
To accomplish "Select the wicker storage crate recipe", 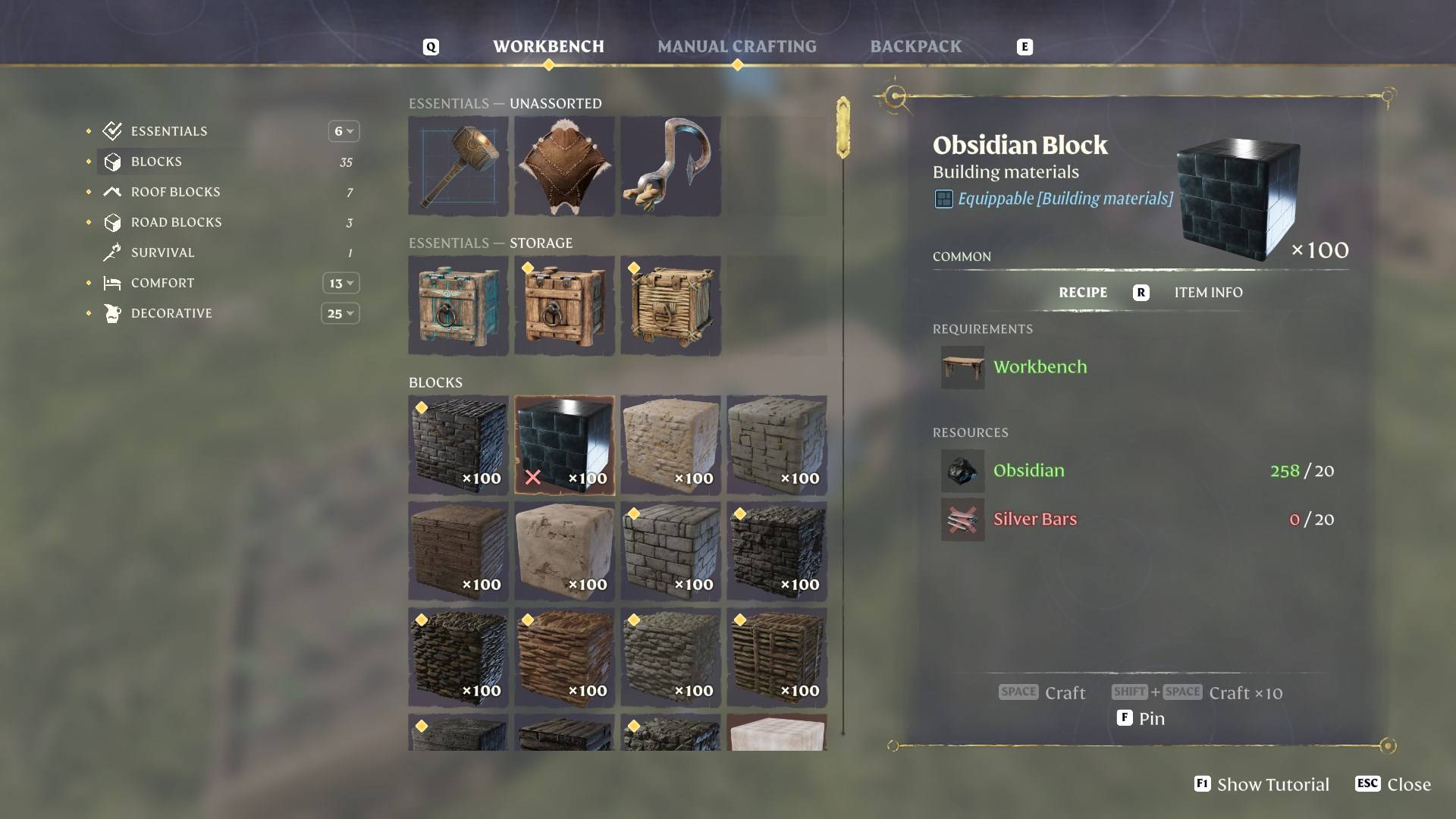I will click(x=670, y=306).
